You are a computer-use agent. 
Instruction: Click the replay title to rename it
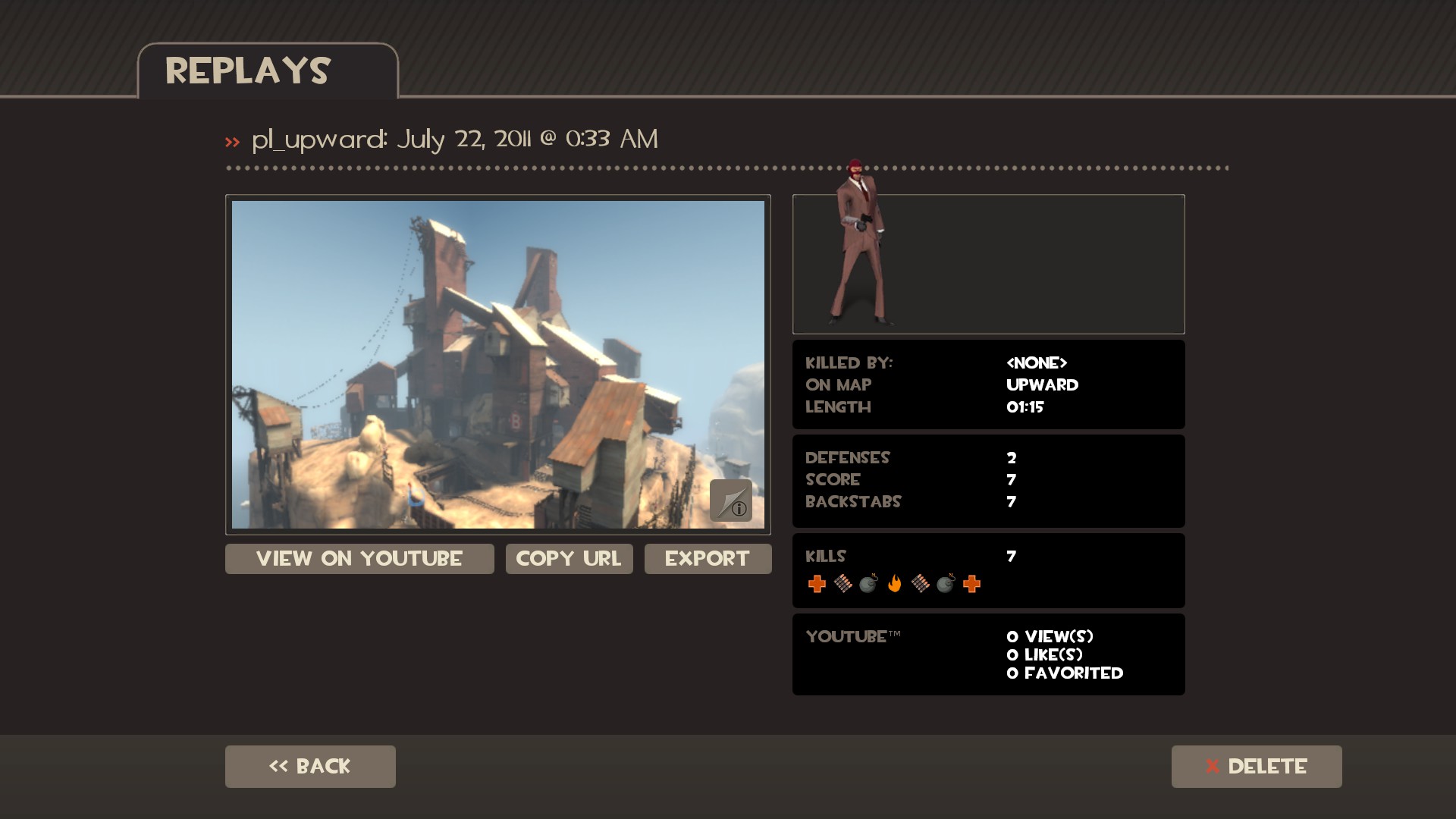454,139
